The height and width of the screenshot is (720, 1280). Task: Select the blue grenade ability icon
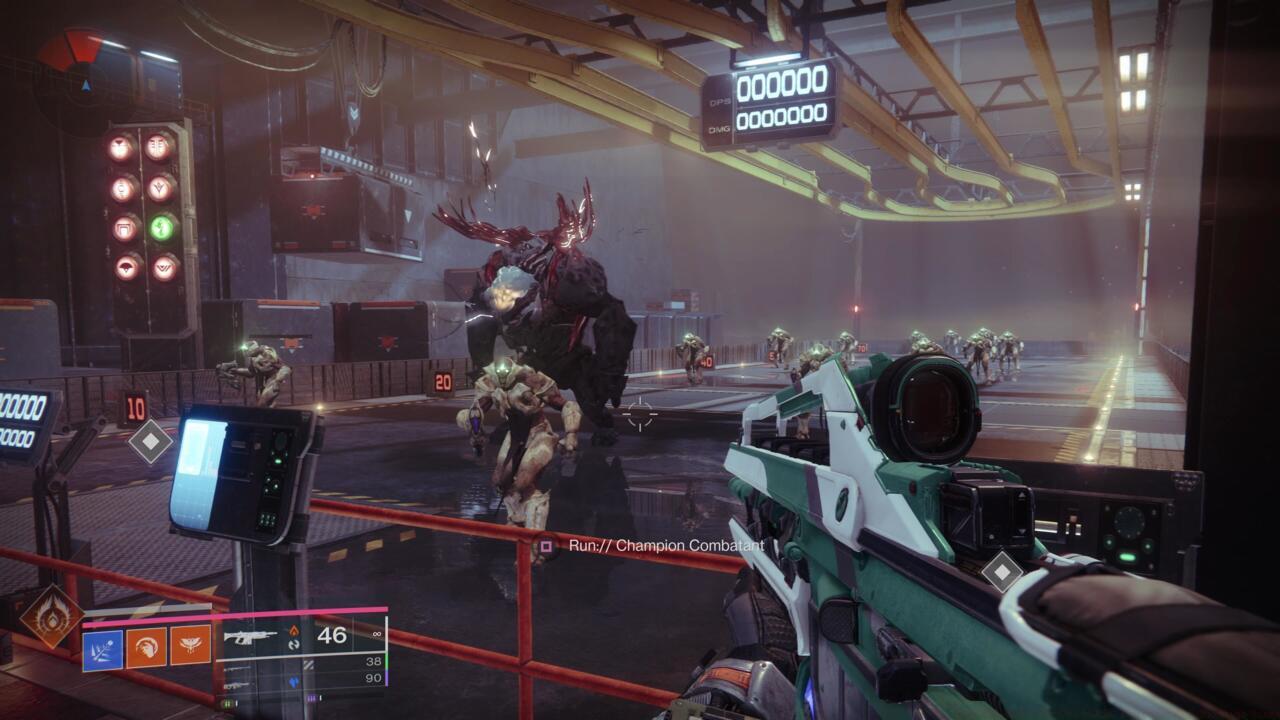(102, 649)
